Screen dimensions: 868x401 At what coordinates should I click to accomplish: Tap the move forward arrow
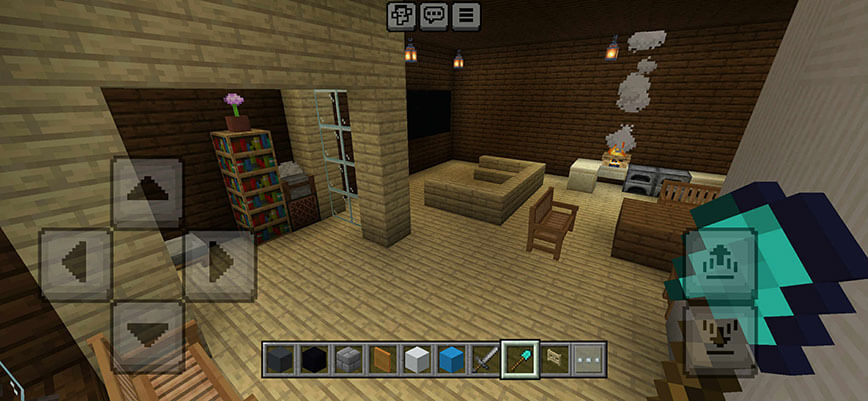(147, 193)
